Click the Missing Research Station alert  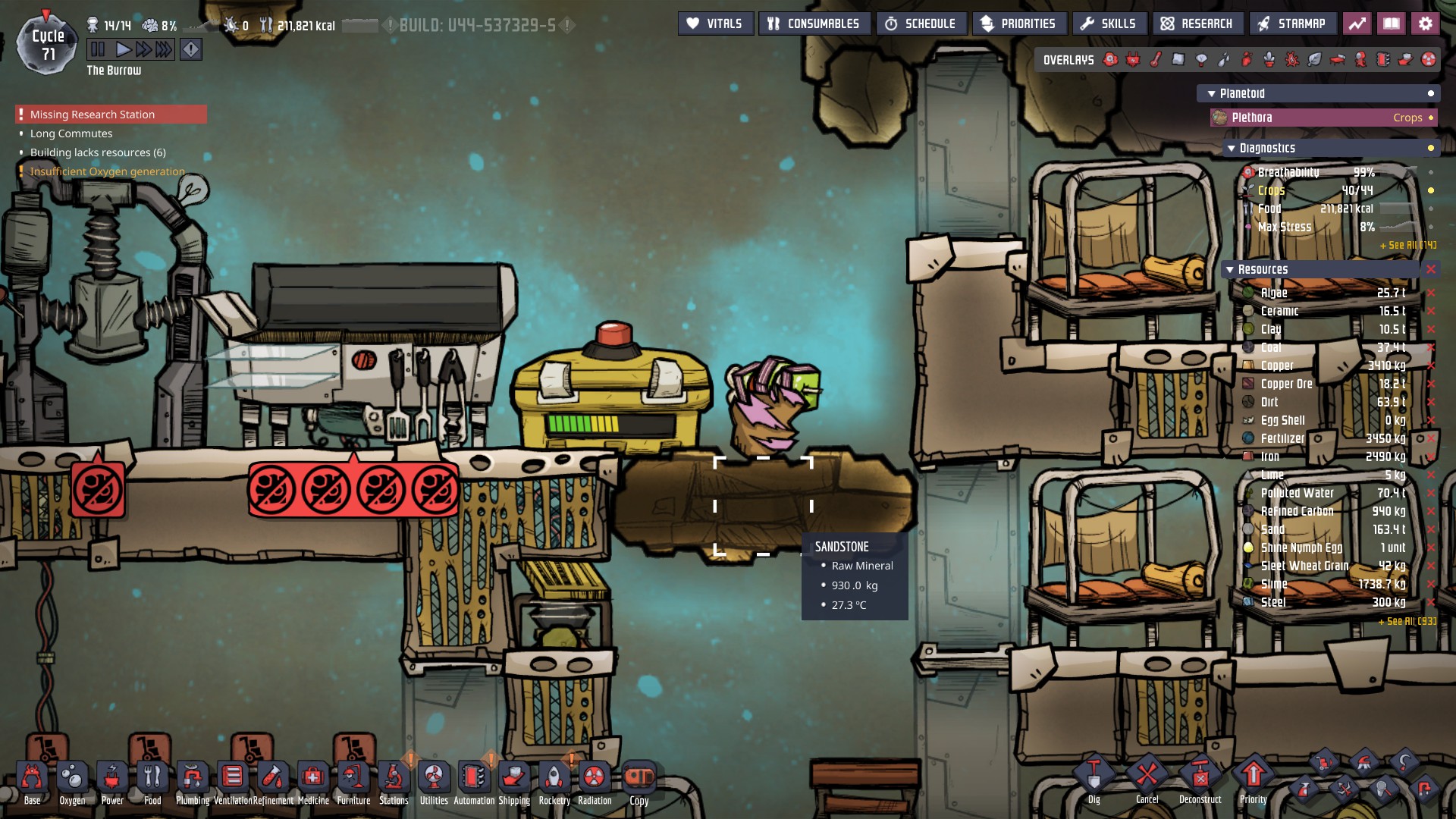click(x=93, y=115)
